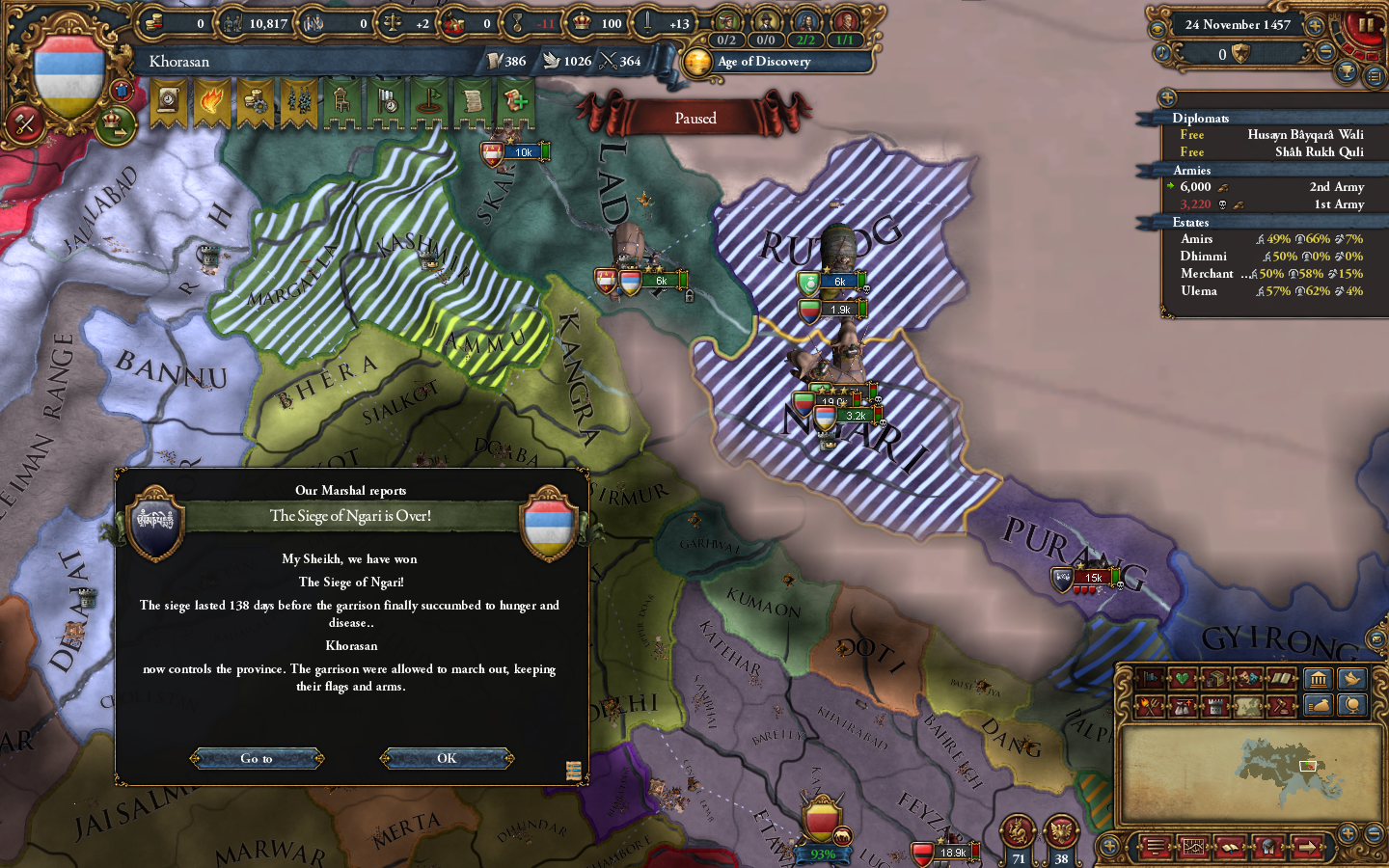Open the next alert arrow button

click(1308, 848)
